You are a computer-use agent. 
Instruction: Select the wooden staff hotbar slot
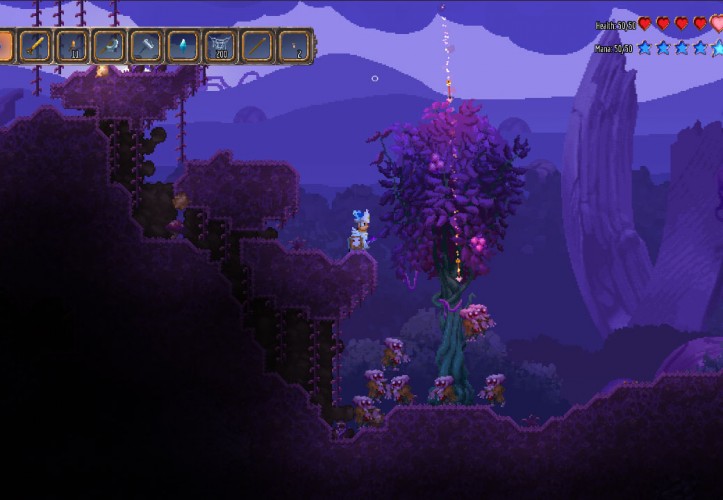(x=258, y=45)
